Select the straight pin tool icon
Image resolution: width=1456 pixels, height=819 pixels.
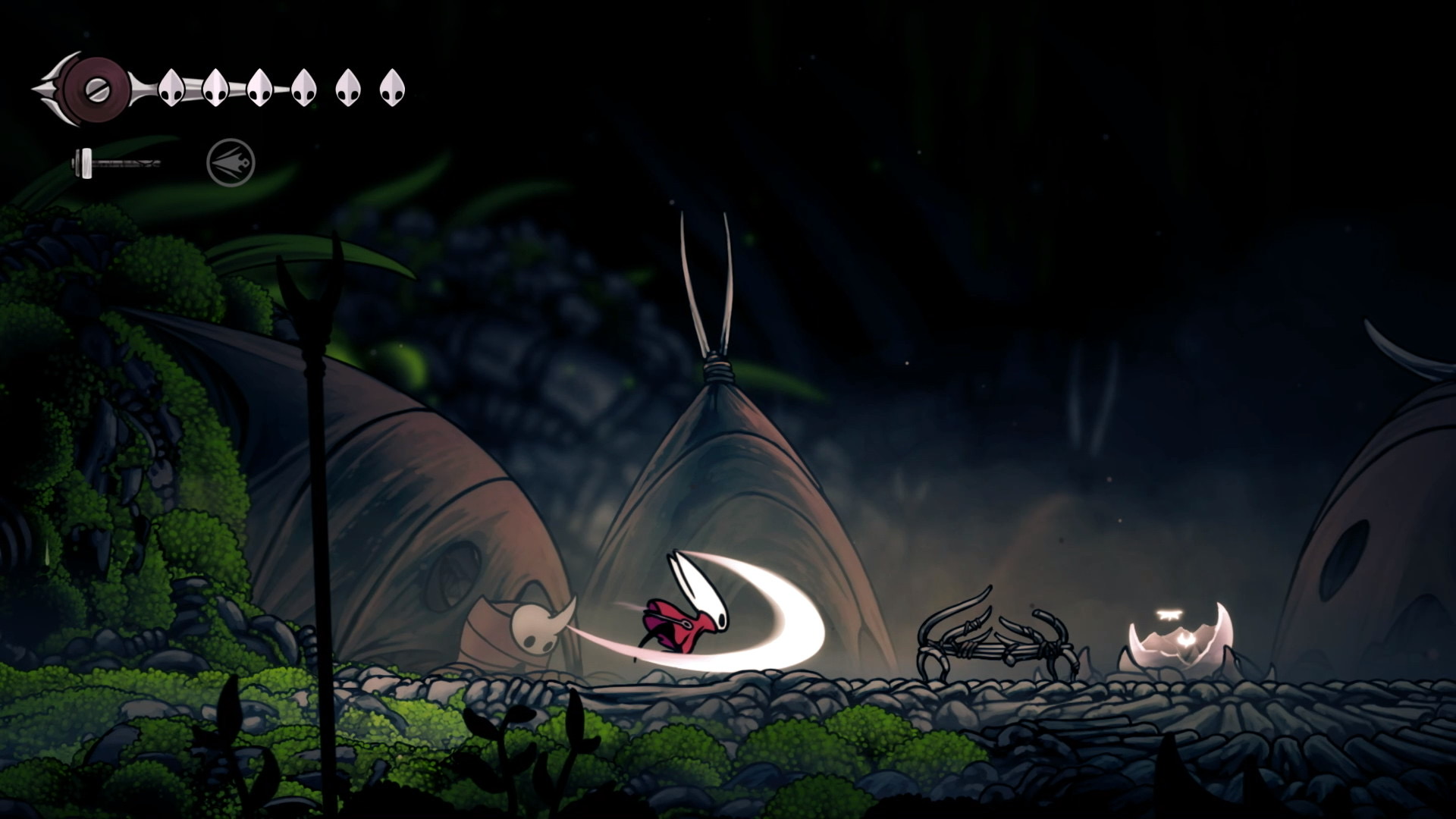(x=115, y=162)
